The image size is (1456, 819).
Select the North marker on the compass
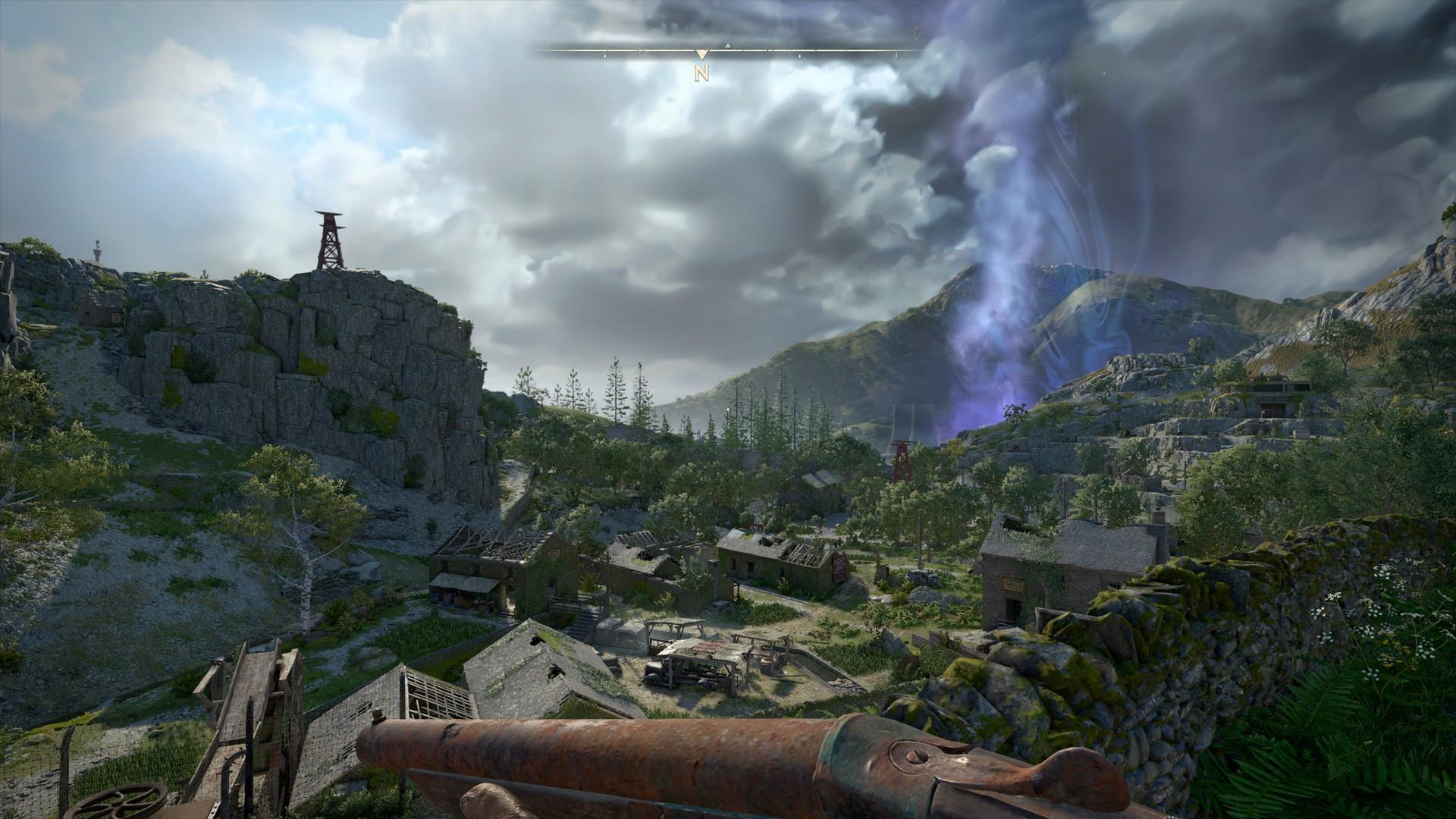[703, 73]
